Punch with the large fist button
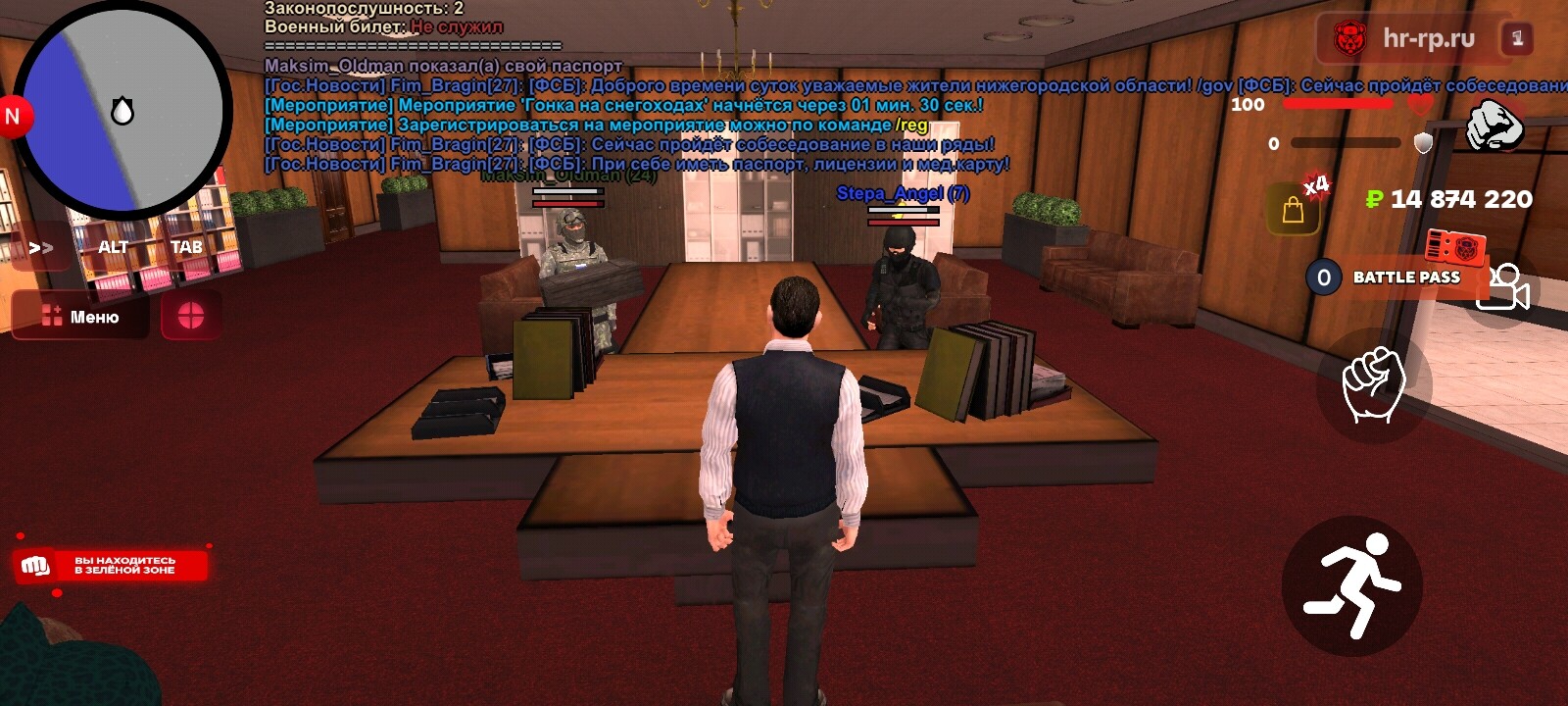 [1375, 383]
